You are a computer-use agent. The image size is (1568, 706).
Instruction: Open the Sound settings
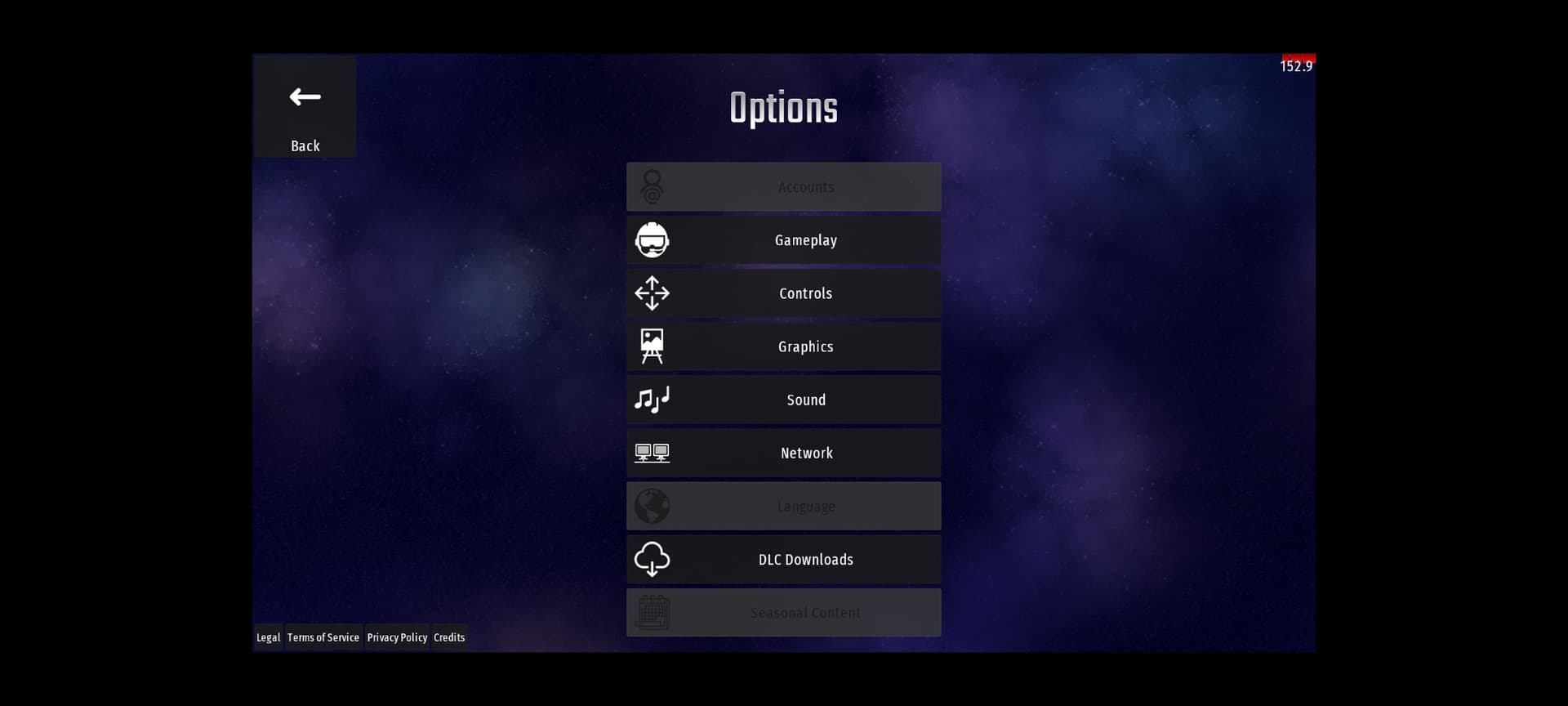[783, 400]
